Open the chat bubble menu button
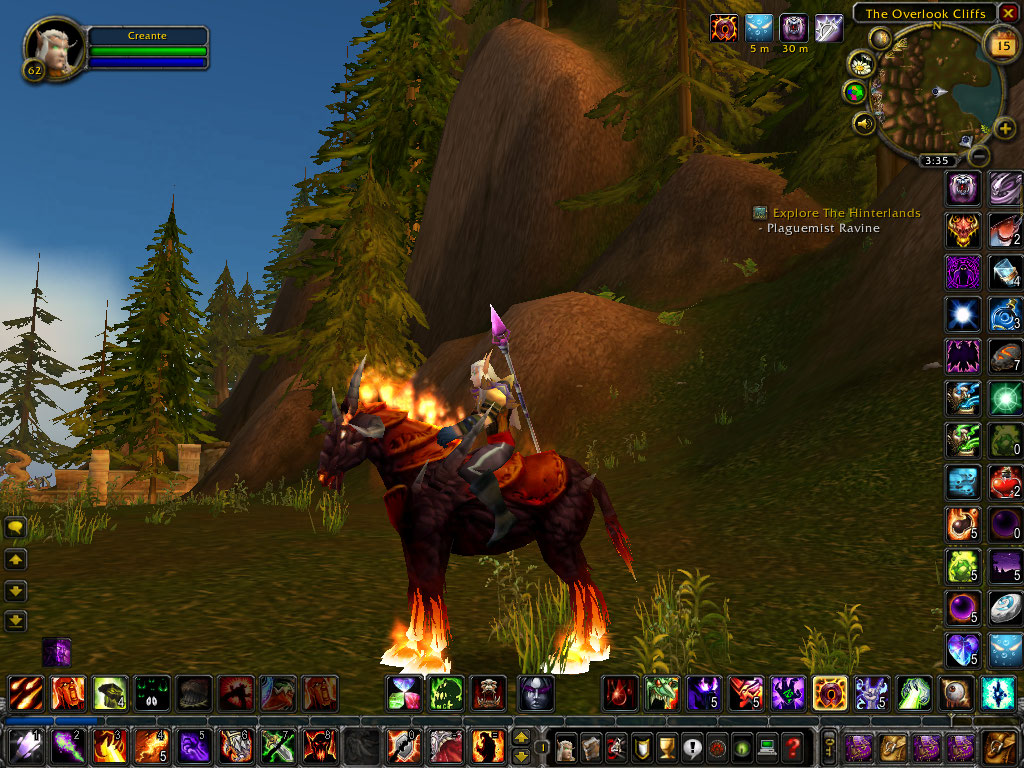This screenshot has width=1024, height=768. pos(16,529)
